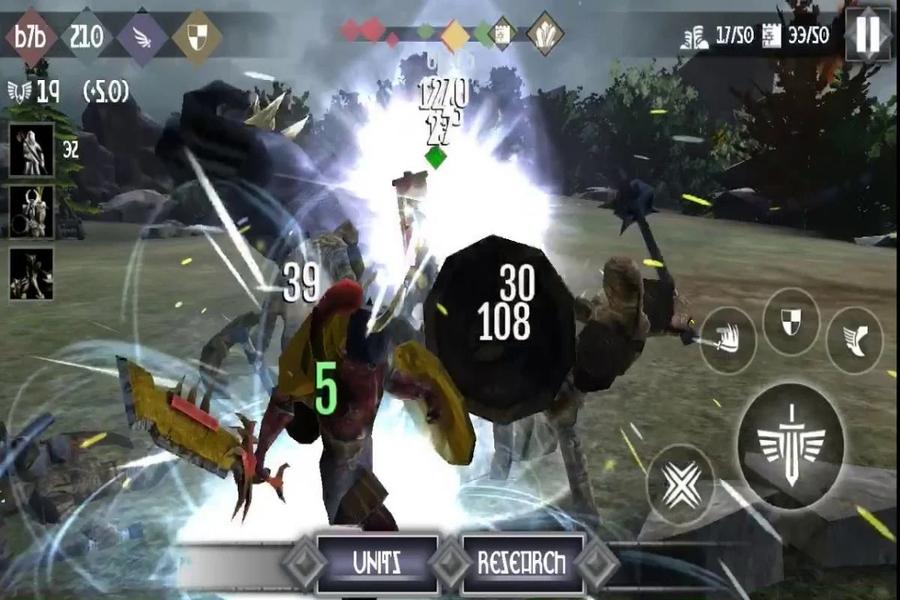Select the robed staff unit portrait
The width and height of the screenshot is (900, 600).
(31, 149)
